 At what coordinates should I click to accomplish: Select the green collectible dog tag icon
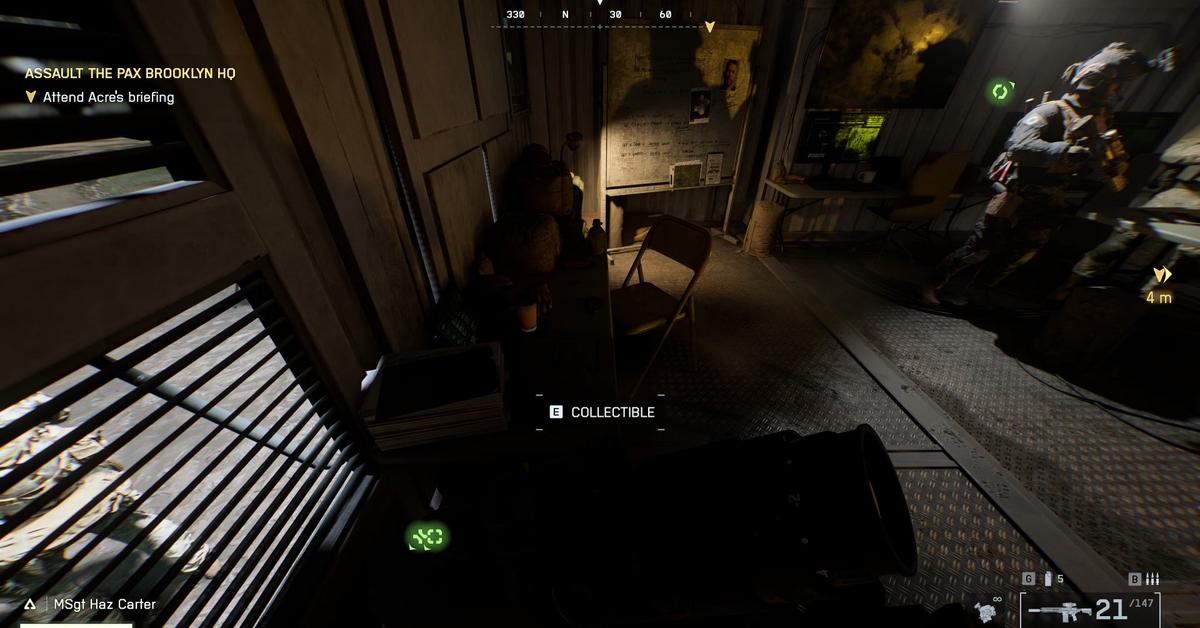click(x=427, y=538)
